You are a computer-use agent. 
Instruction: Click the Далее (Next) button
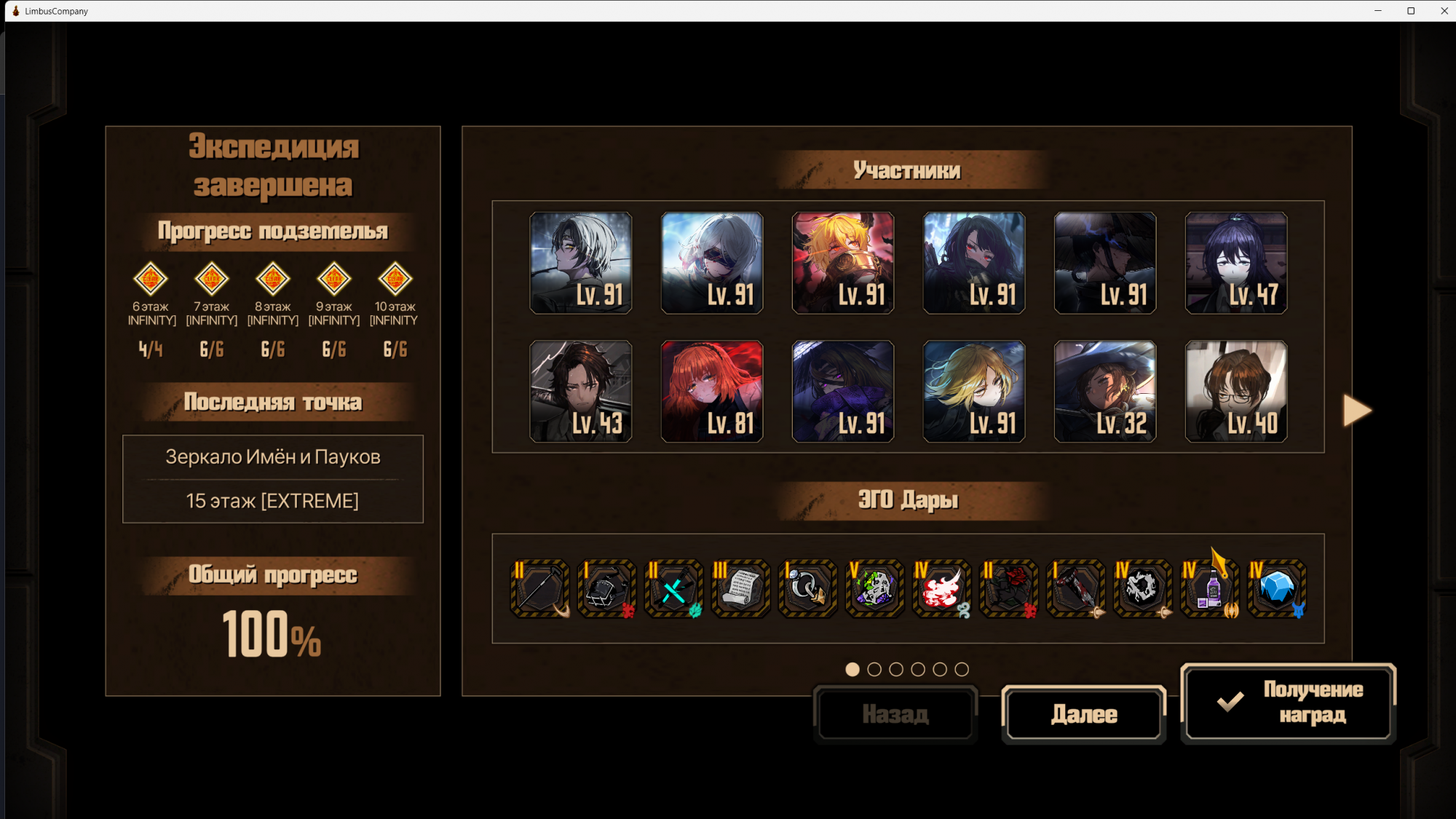click(x=1083, y=714)
